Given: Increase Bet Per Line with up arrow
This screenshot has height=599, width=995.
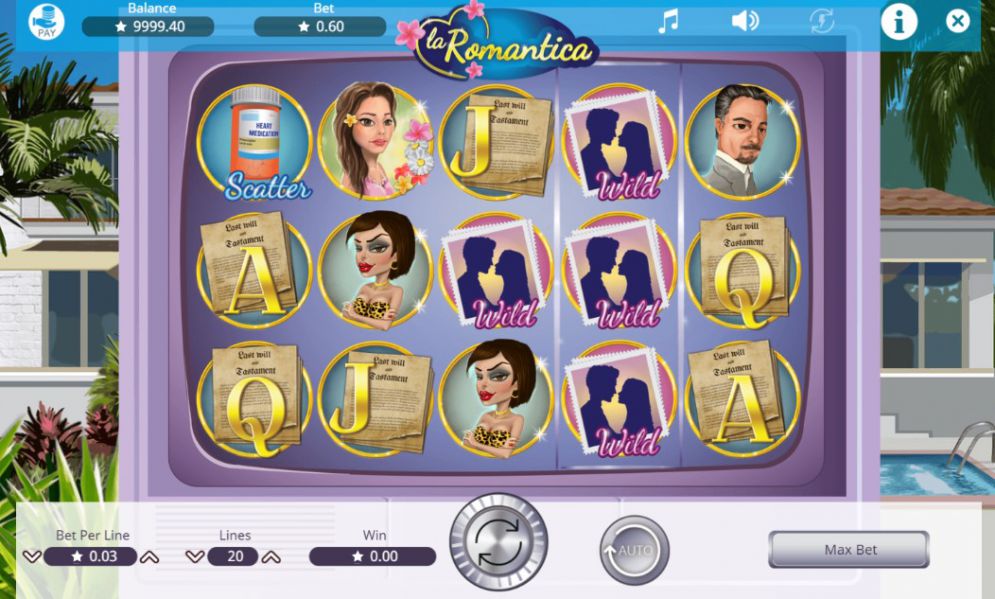Looking at the screenshot, I should 149,557.
